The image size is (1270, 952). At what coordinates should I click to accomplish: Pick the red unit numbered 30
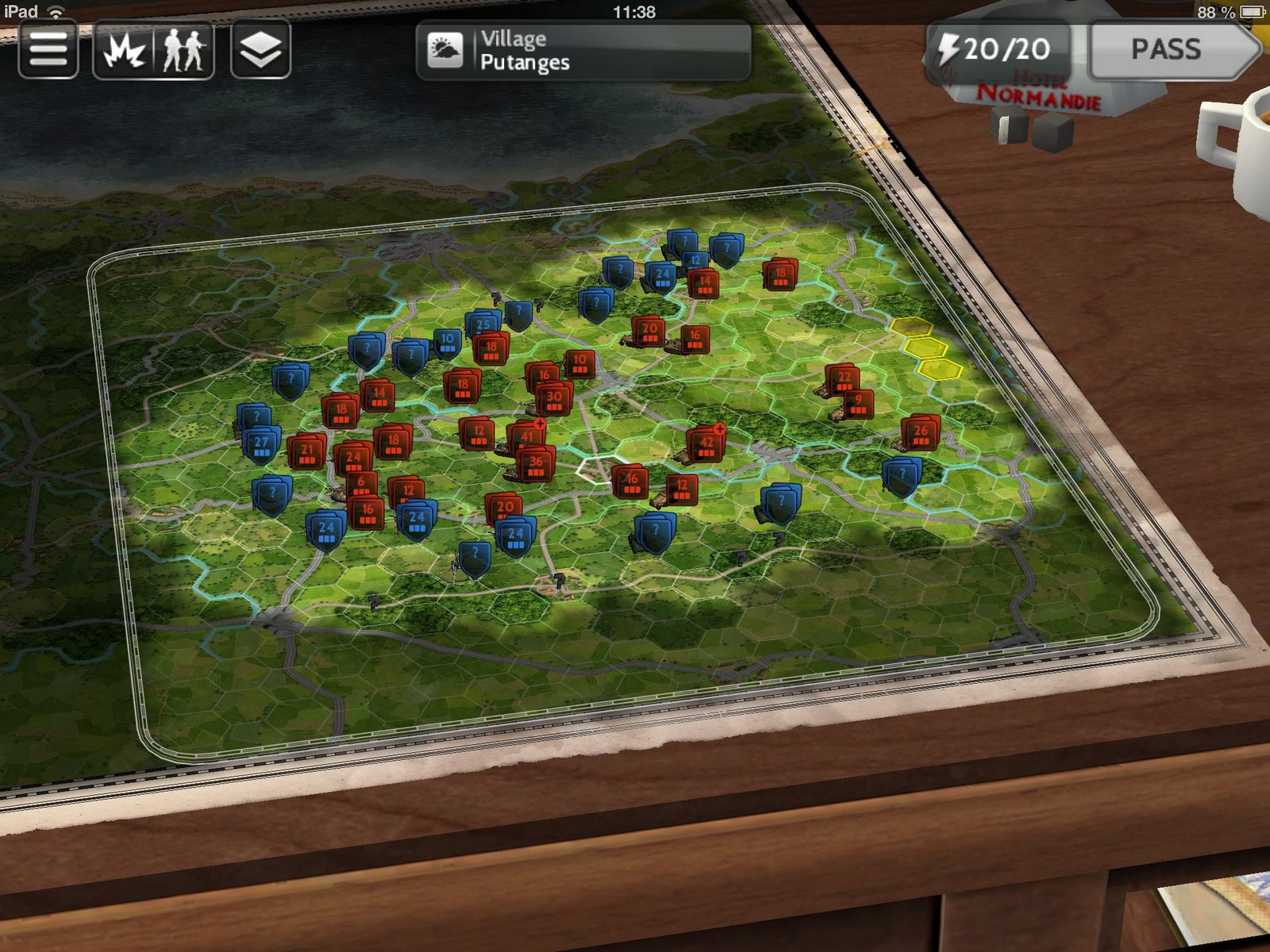point(554,399)
